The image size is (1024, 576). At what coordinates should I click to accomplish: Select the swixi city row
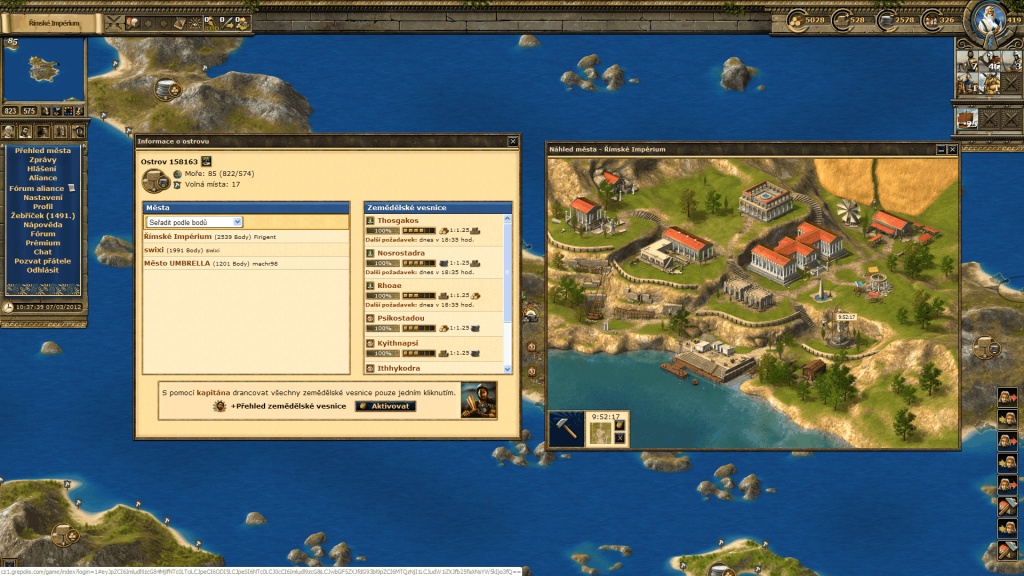tap(154, 250)
